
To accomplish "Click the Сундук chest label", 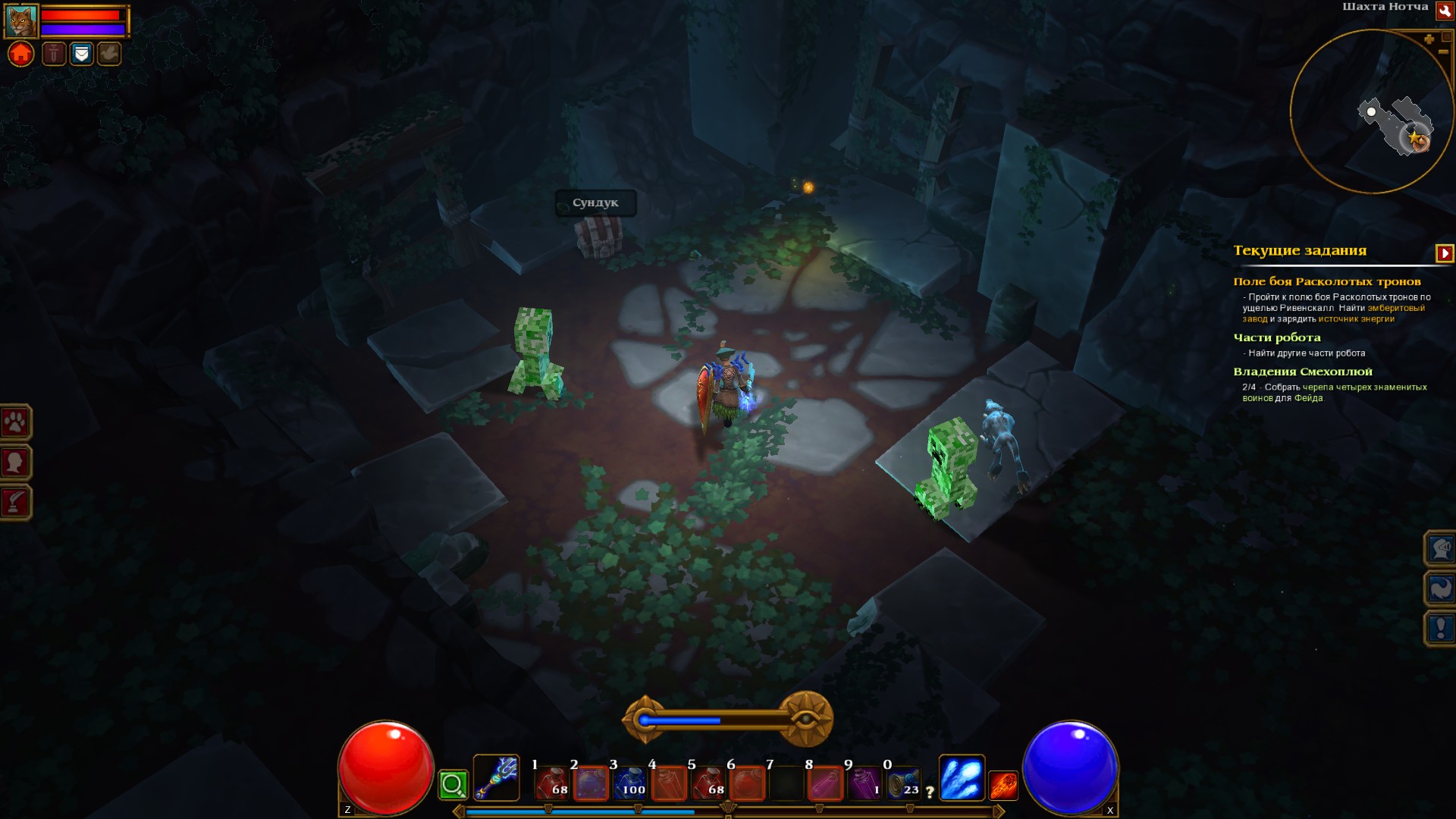I will coord(596,202).
